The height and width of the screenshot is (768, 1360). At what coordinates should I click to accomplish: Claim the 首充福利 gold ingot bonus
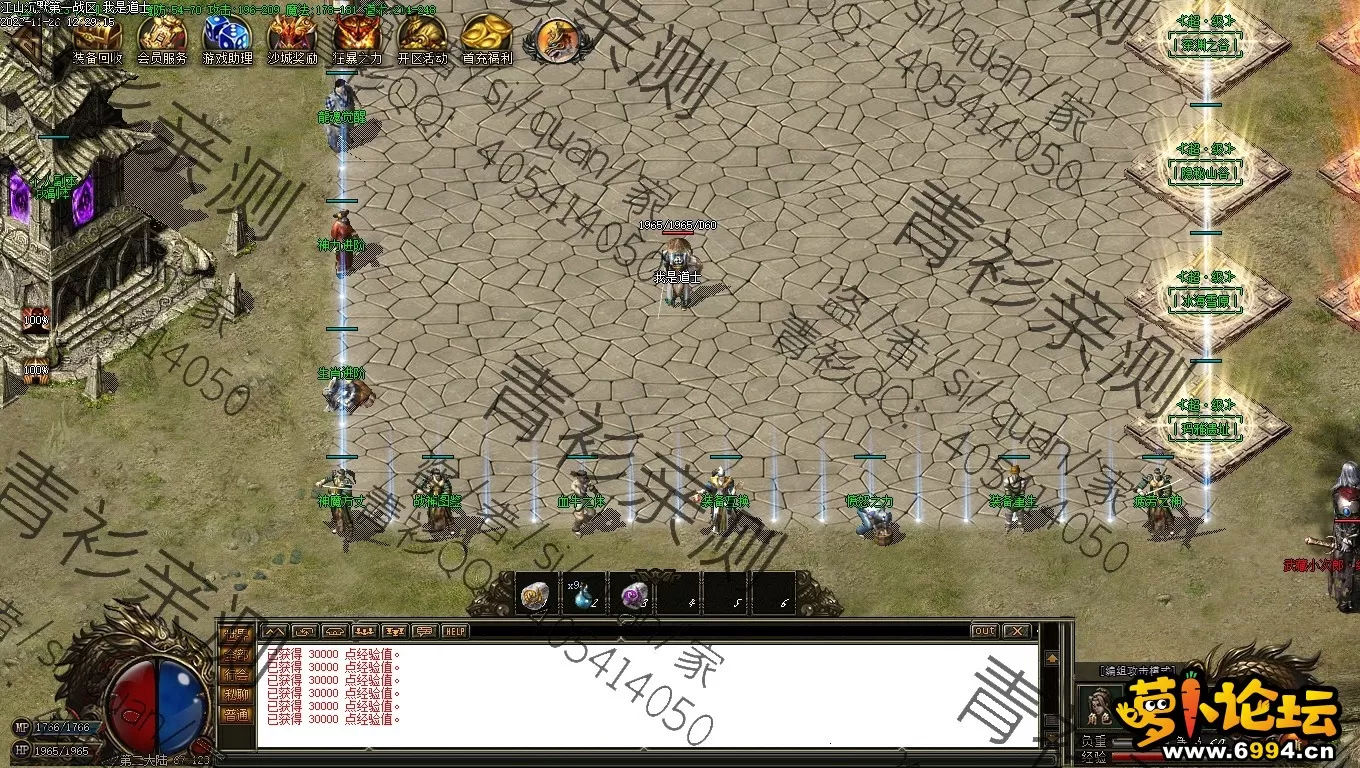click(x=487, y=38)
